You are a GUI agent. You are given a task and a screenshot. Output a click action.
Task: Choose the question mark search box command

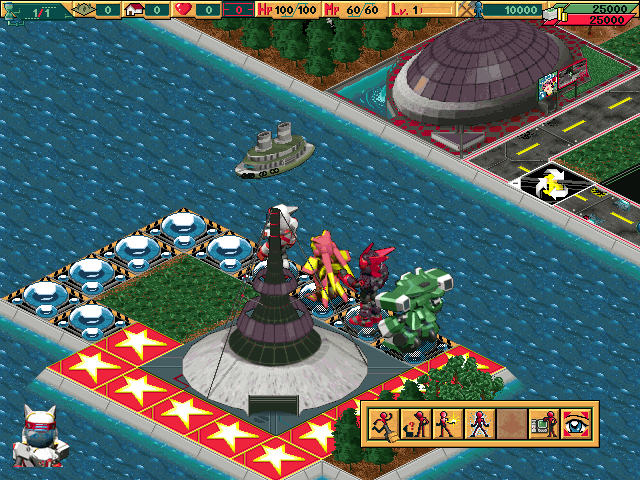click(416, 423)
